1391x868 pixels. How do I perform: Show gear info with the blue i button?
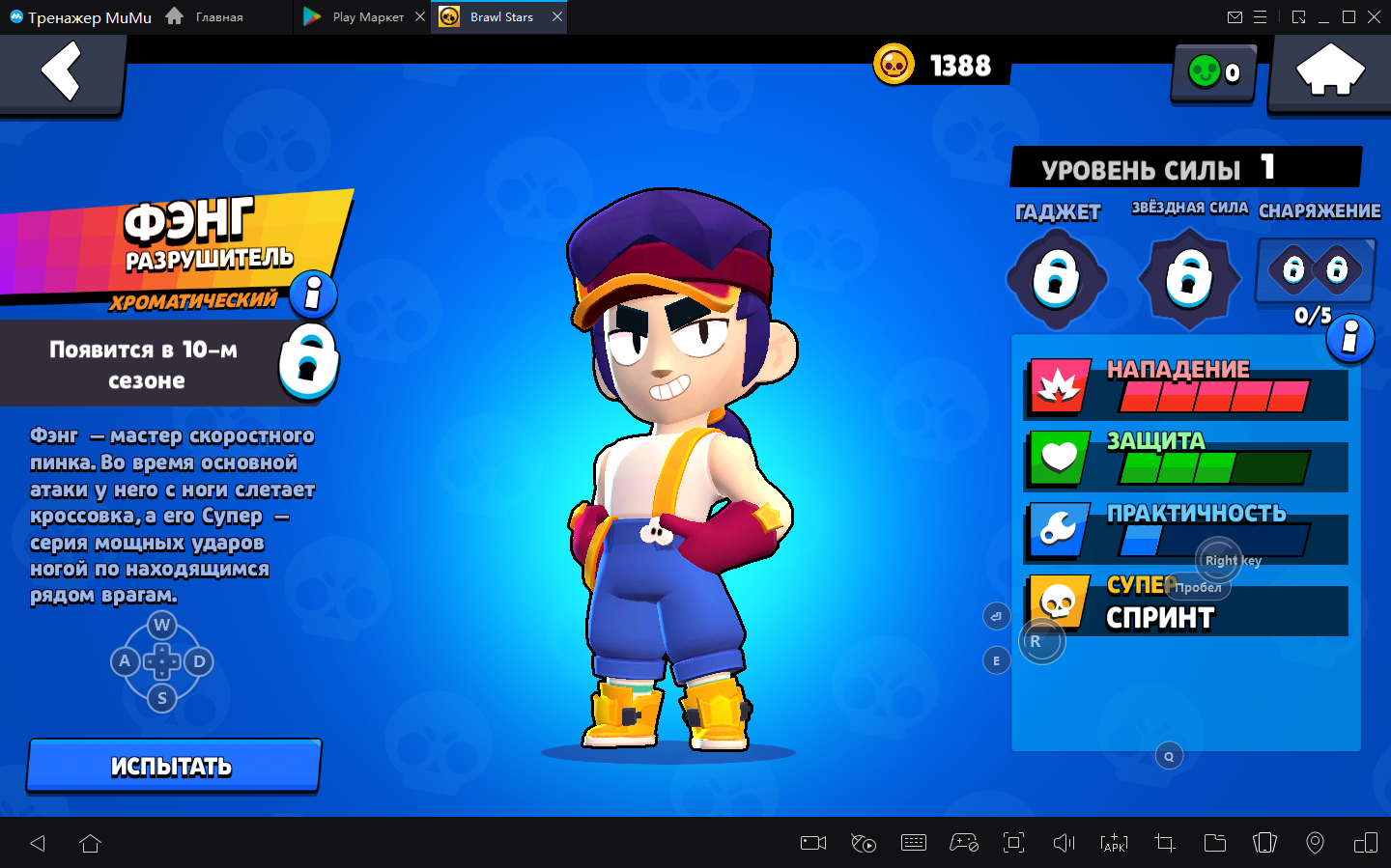coord(1350,338)
